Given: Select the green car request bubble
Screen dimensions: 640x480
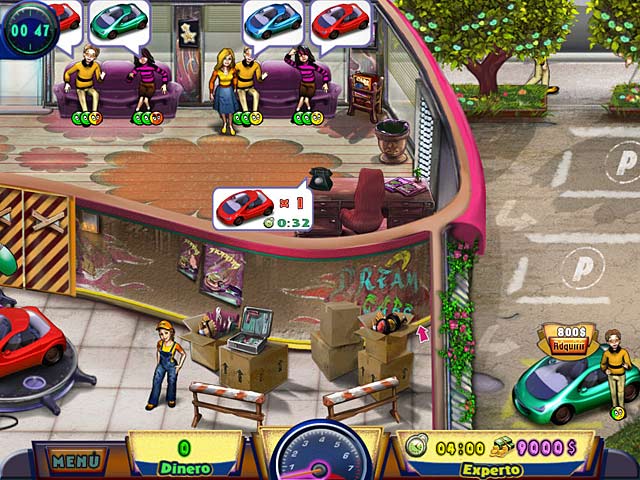Looking at the screenshot, I should 118,20.
